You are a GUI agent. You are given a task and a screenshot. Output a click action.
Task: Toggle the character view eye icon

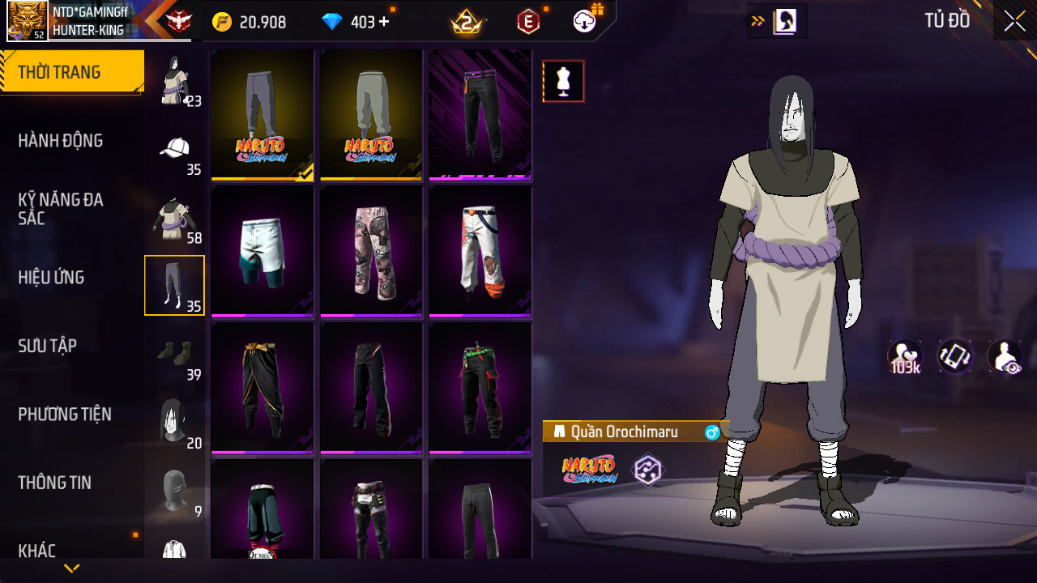click(1004, 357)
